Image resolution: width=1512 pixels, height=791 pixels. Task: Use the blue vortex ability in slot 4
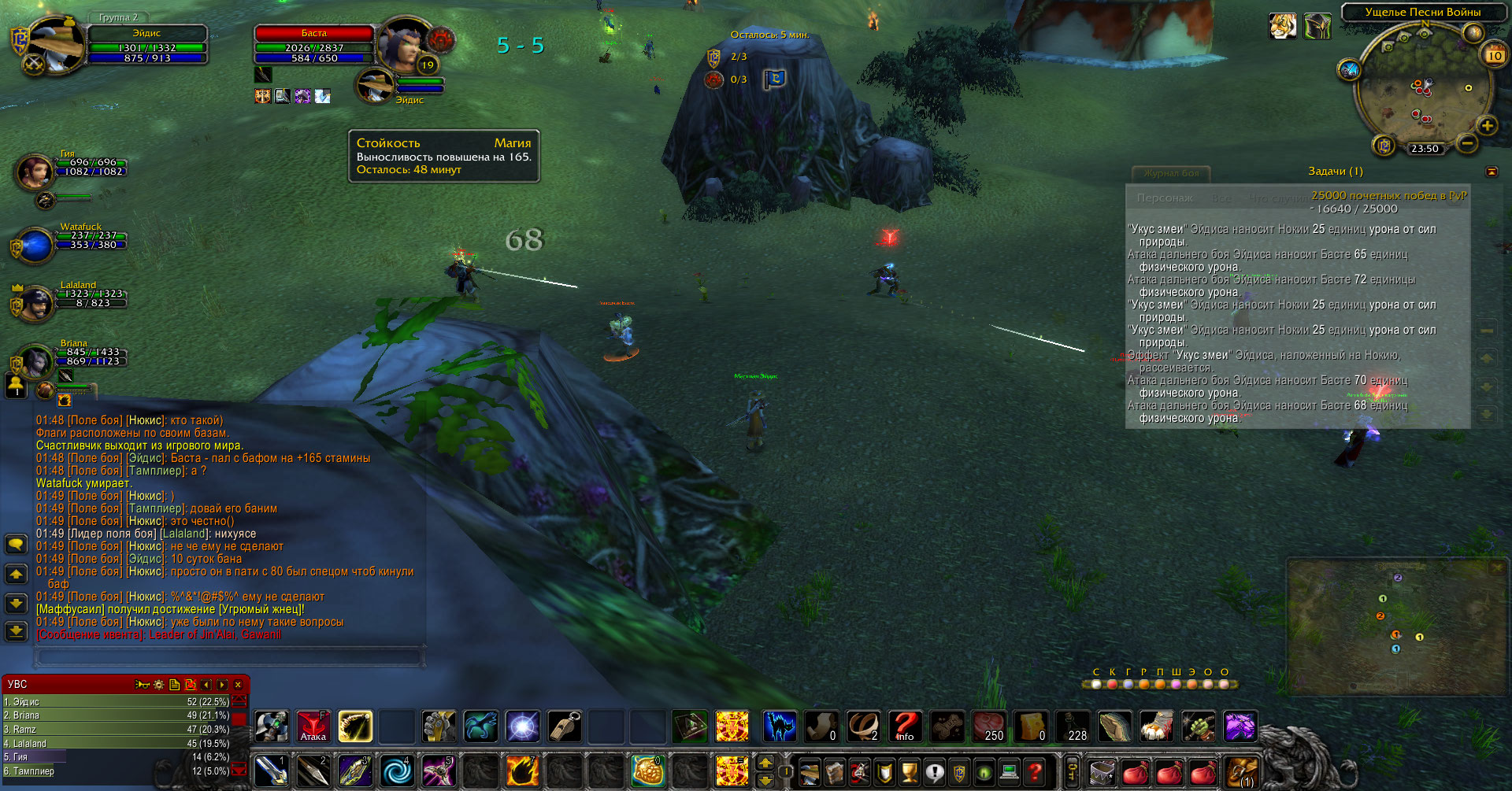point(396,771)
